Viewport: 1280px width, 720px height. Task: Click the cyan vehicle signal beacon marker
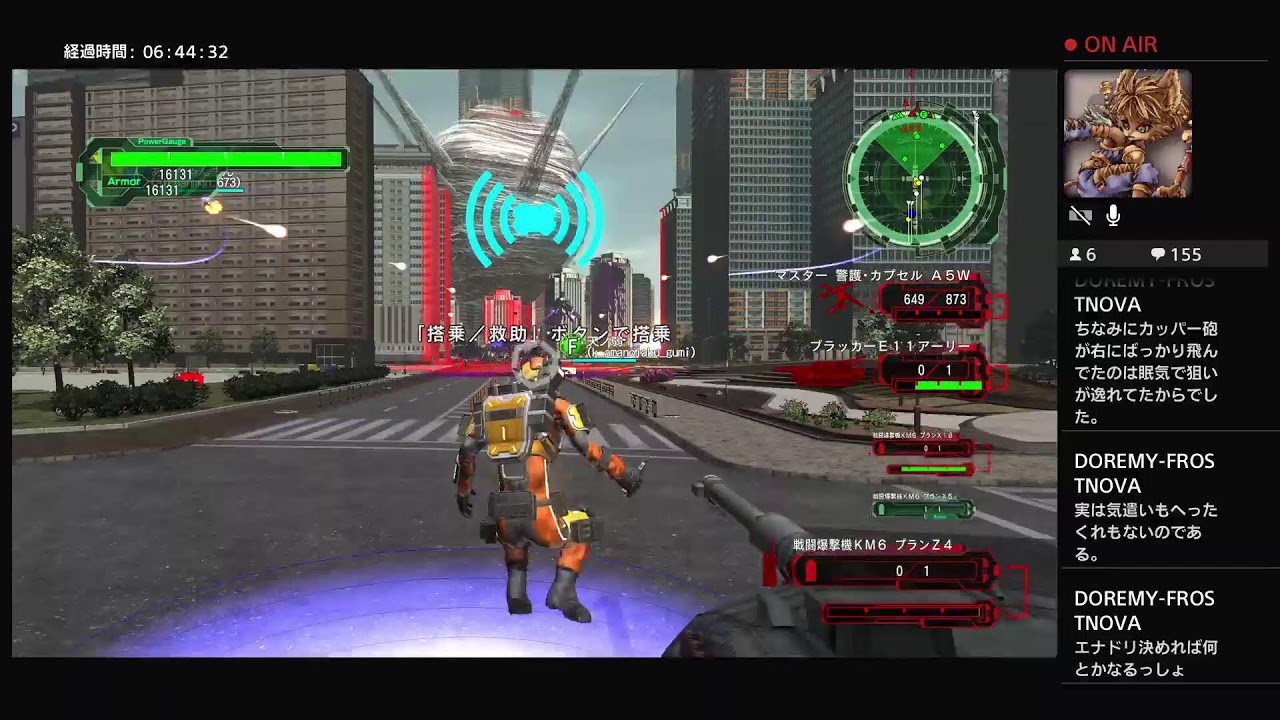click(534, 218)
